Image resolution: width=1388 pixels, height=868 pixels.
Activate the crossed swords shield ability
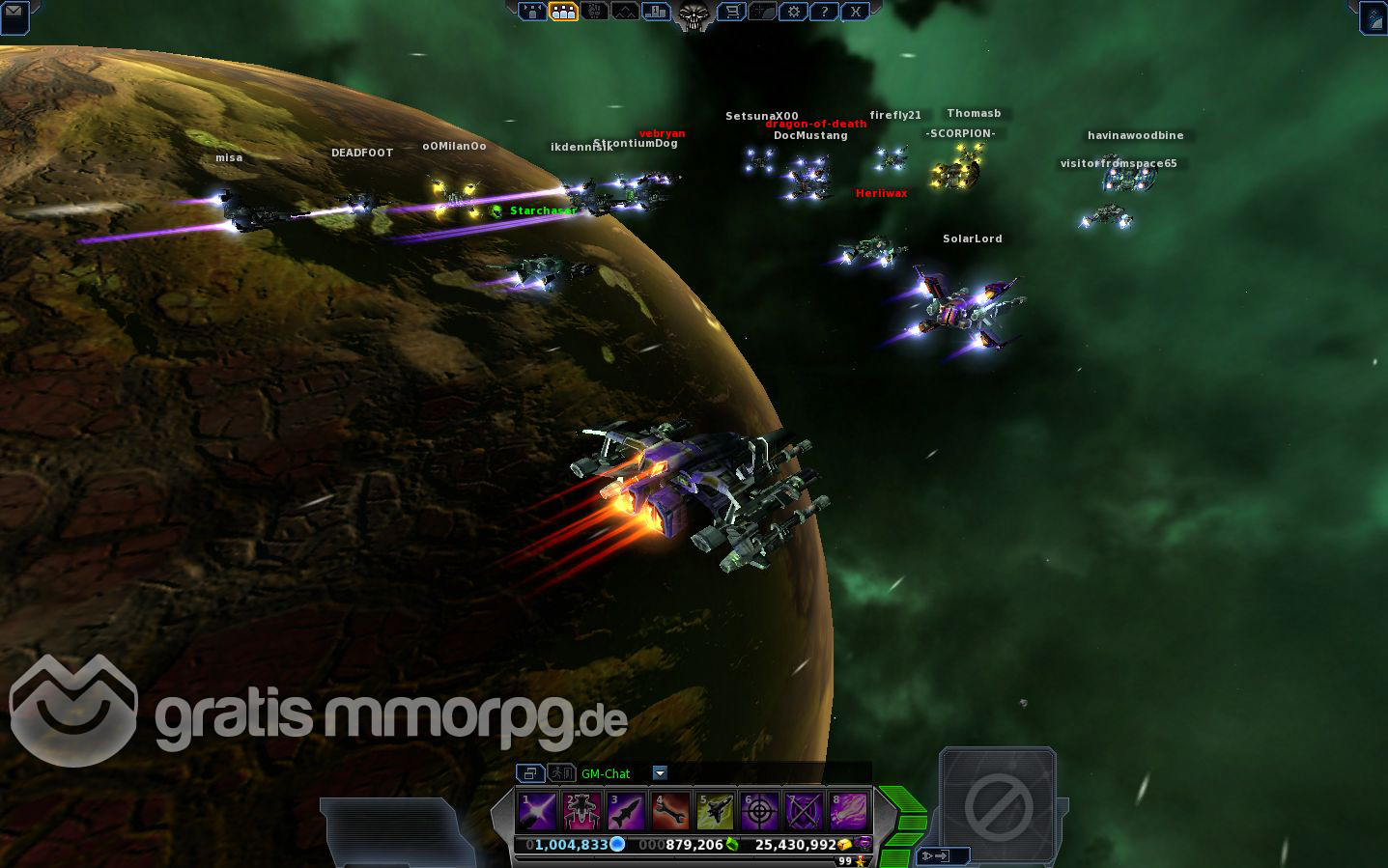click(x=804, y=811)
